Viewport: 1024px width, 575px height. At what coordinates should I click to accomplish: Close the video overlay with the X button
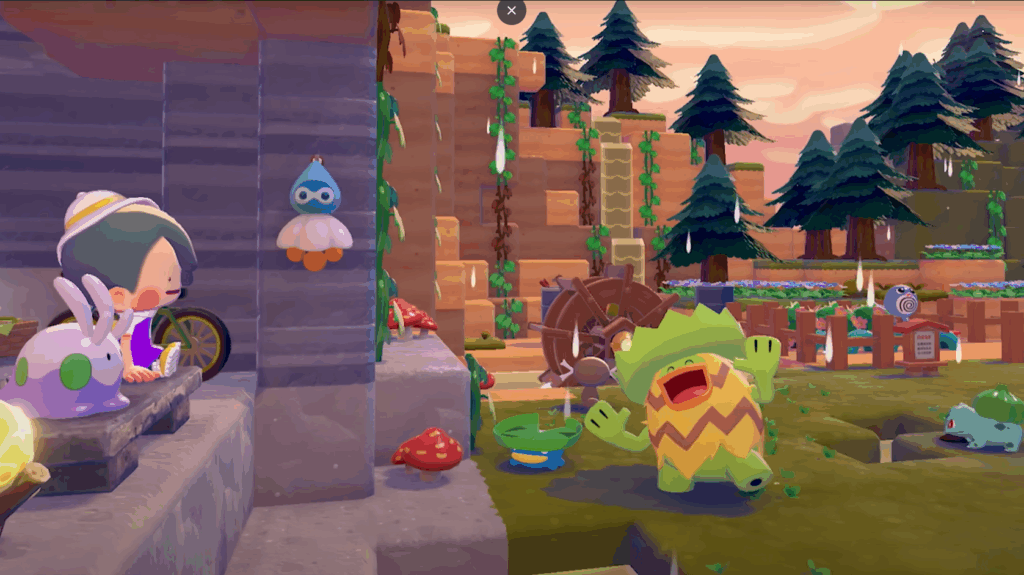tap(511, 11)
